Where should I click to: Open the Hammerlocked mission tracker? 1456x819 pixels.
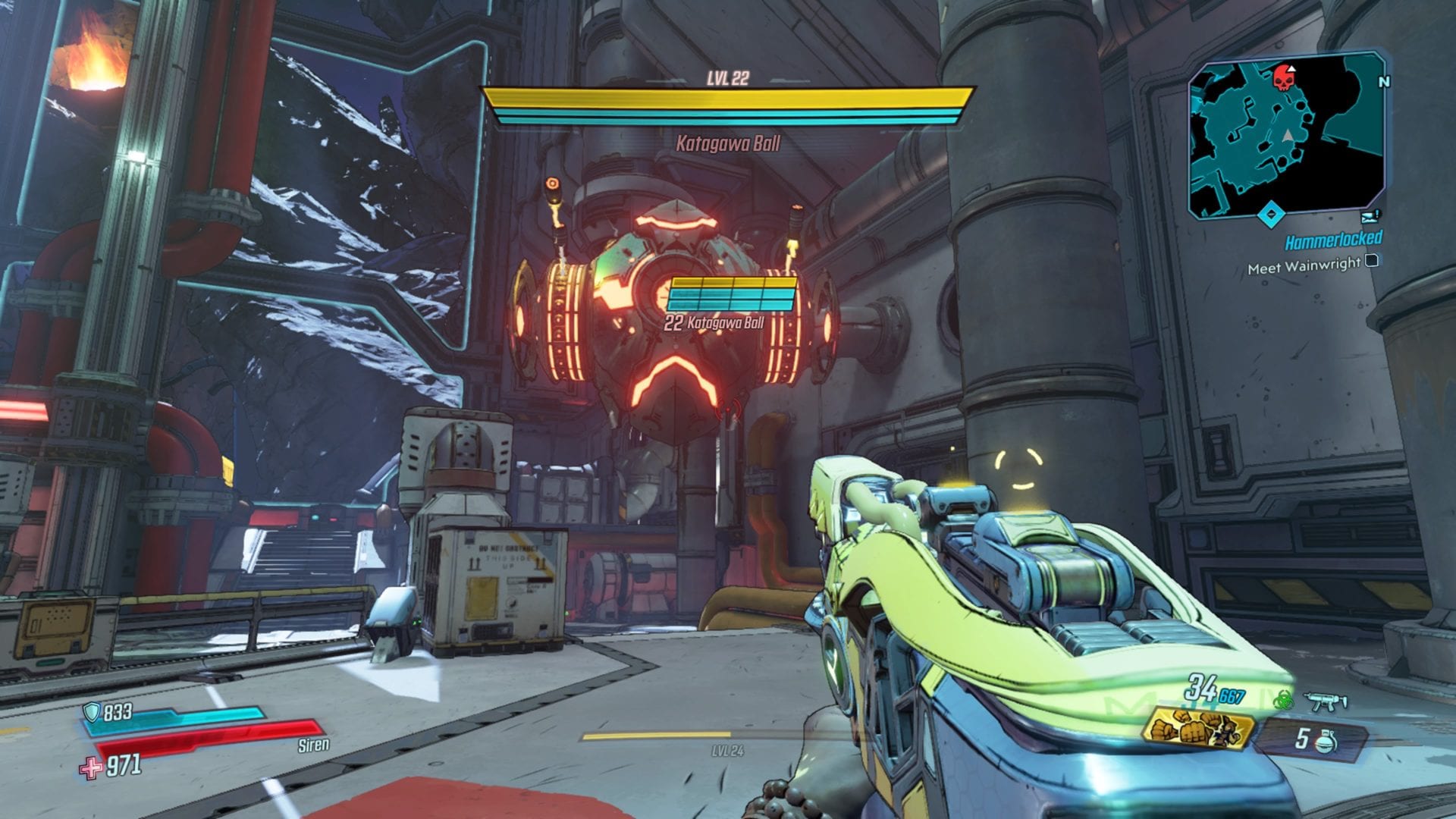[1333, 240]
